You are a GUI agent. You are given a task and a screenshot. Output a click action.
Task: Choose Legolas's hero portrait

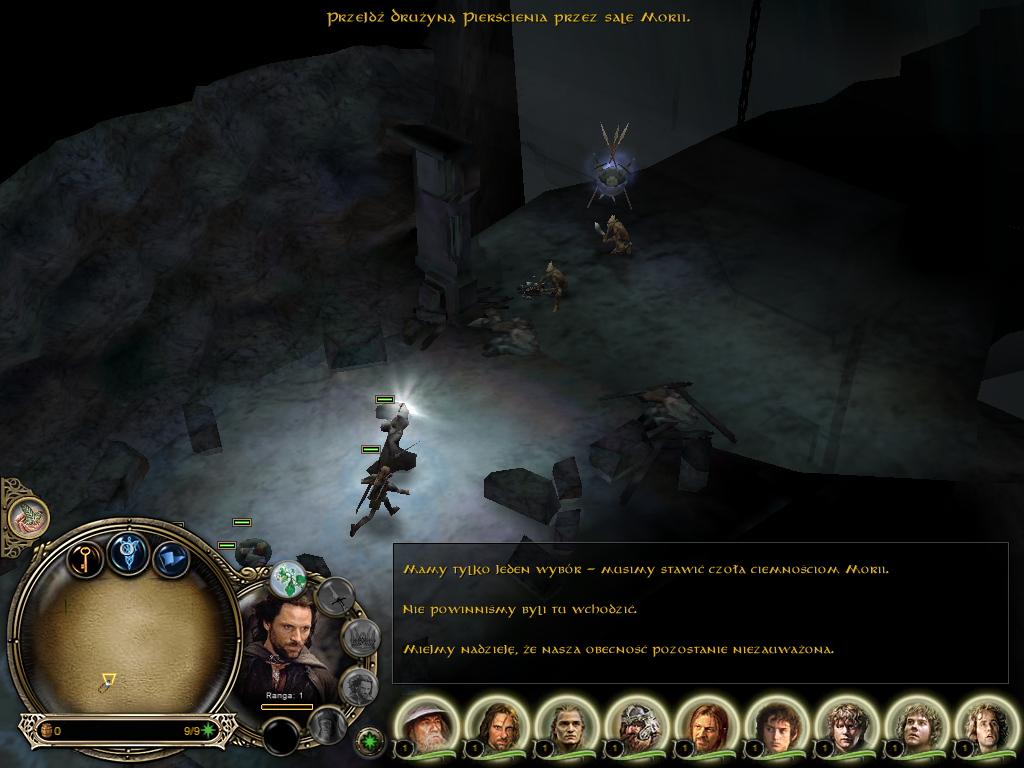pos(568,726)
